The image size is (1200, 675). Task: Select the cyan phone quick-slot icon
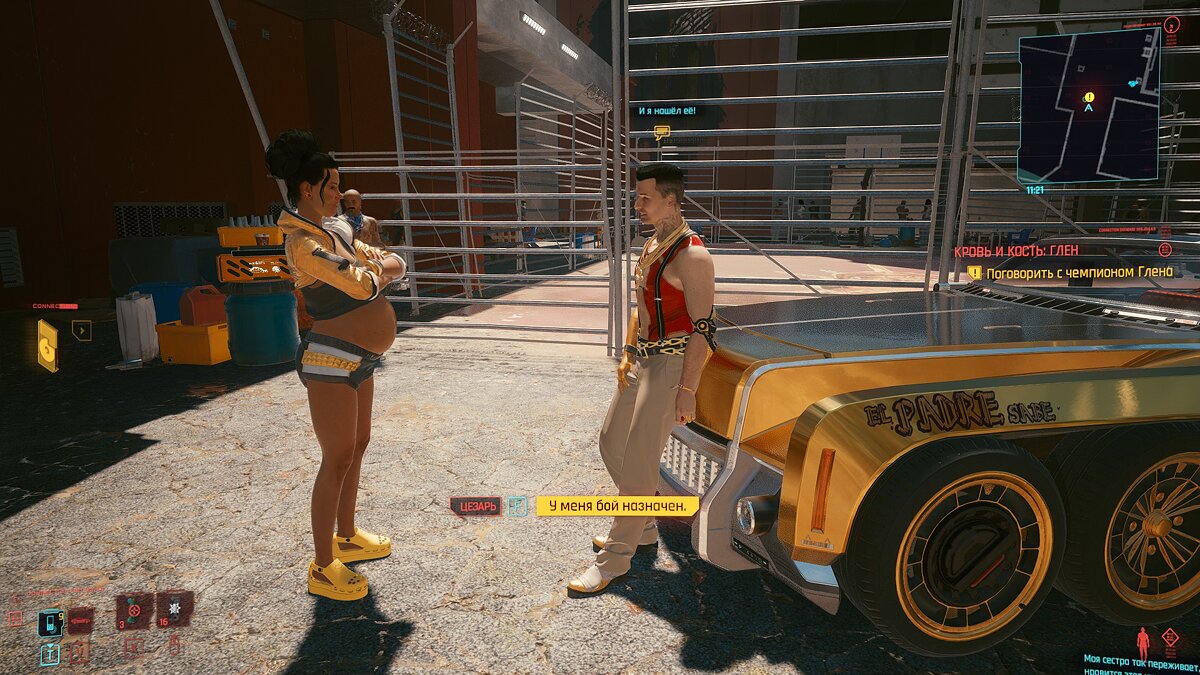(x=50, y=623)
